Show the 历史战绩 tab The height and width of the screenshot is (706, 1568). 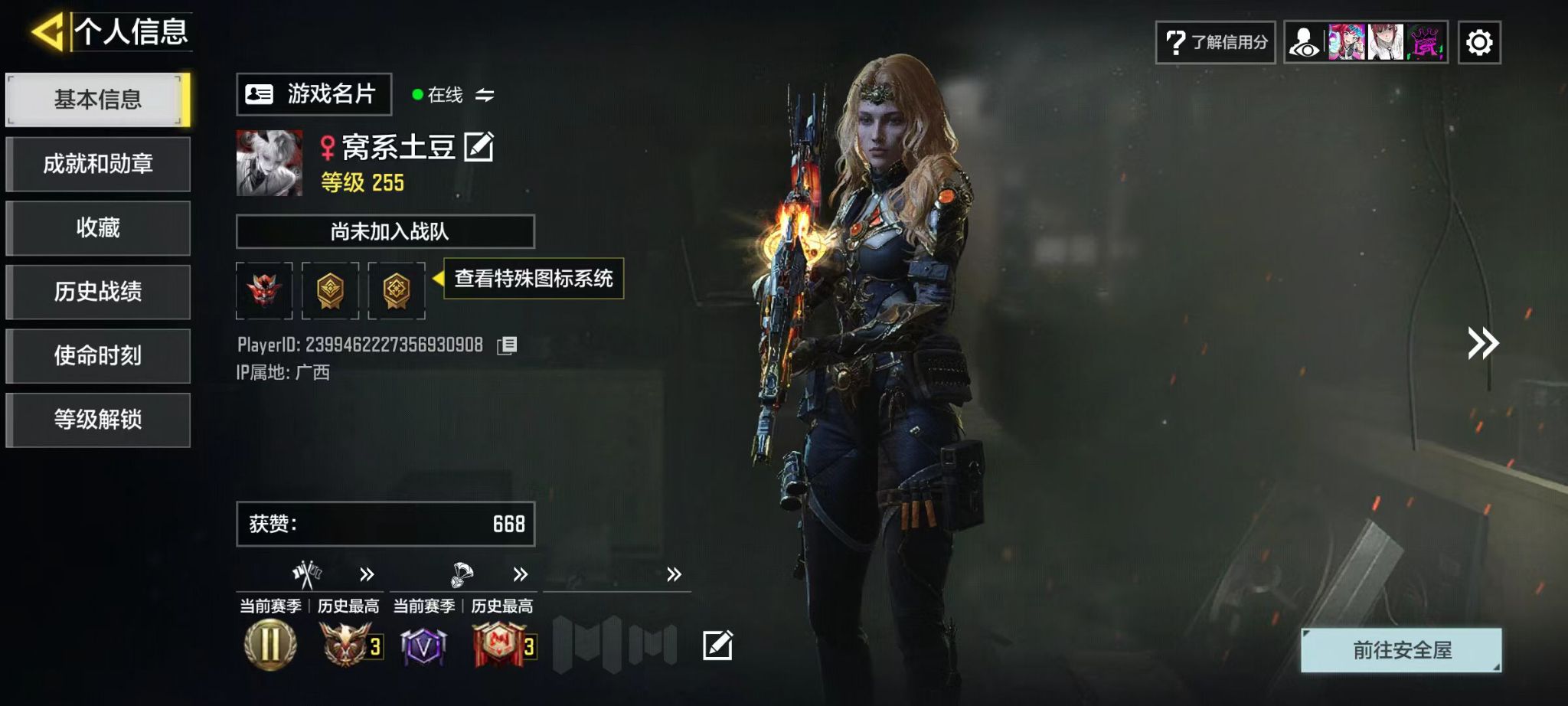(x=97, y=292)
